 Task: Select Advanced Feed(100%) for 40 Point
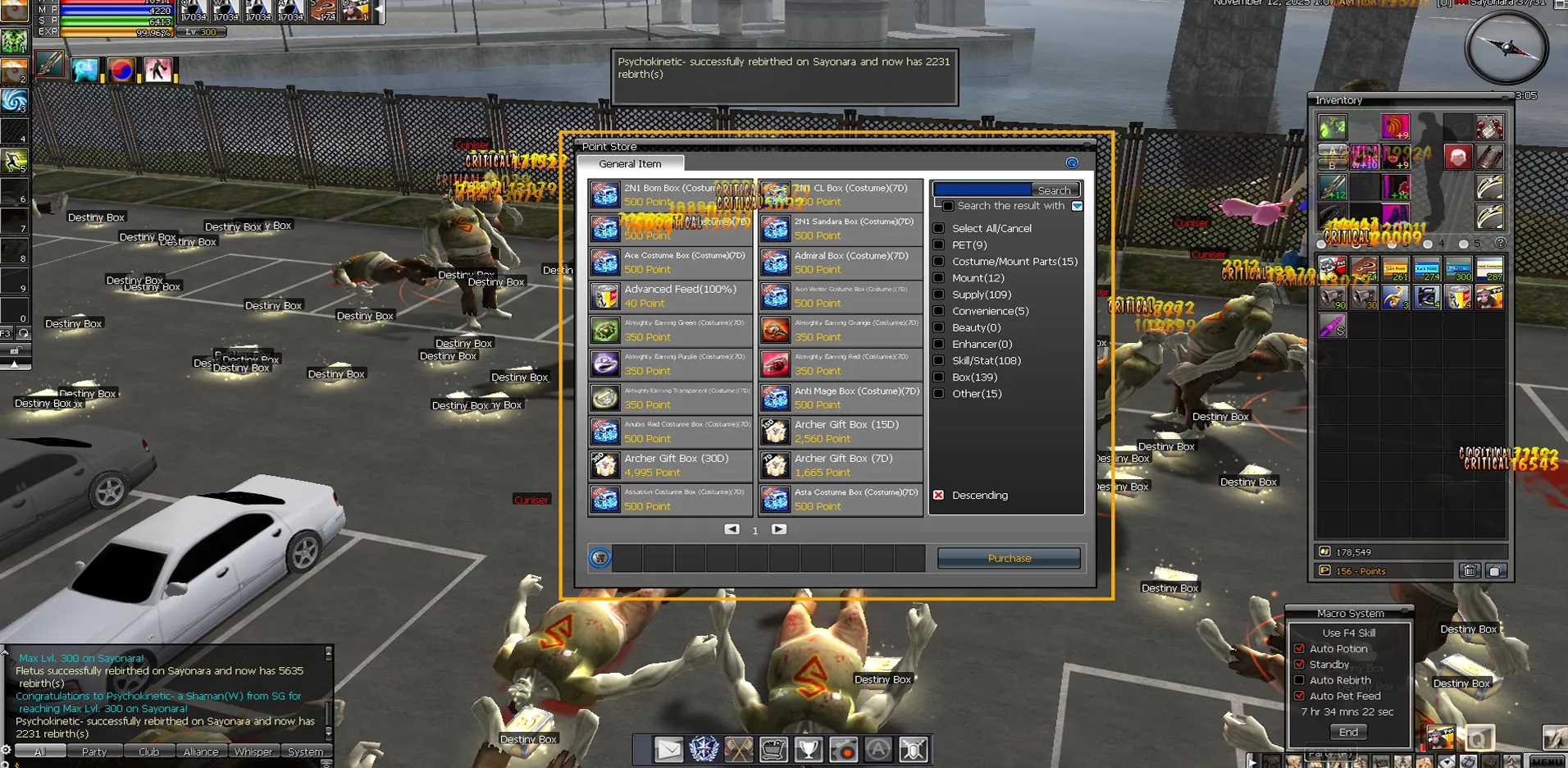[x=670, y=296]
